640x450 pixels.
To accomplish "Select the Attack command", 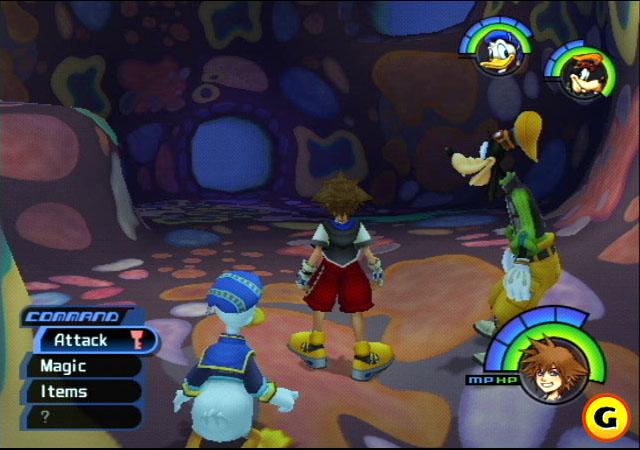I will point(82,340).
